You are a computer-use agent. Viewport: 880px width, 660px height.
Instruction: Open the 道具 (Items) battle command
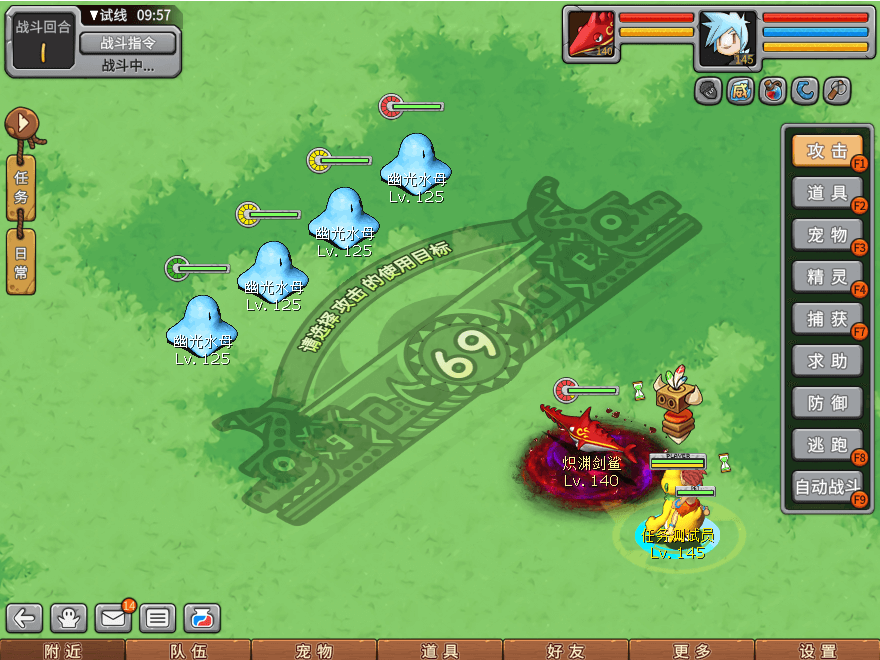[827, 193]
